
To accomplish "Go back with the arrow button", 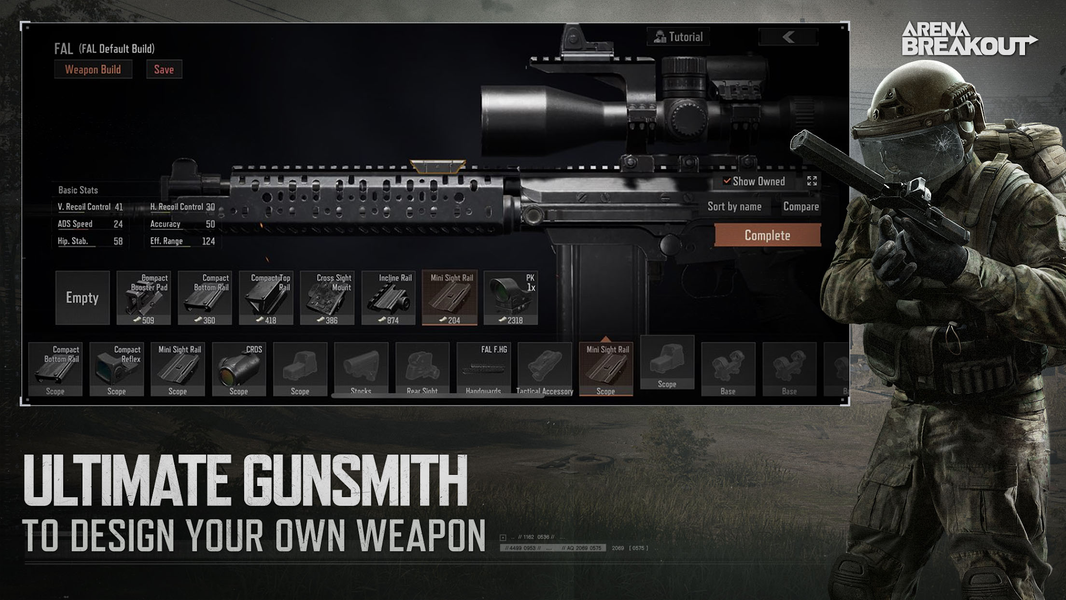I will click(788, 37).
